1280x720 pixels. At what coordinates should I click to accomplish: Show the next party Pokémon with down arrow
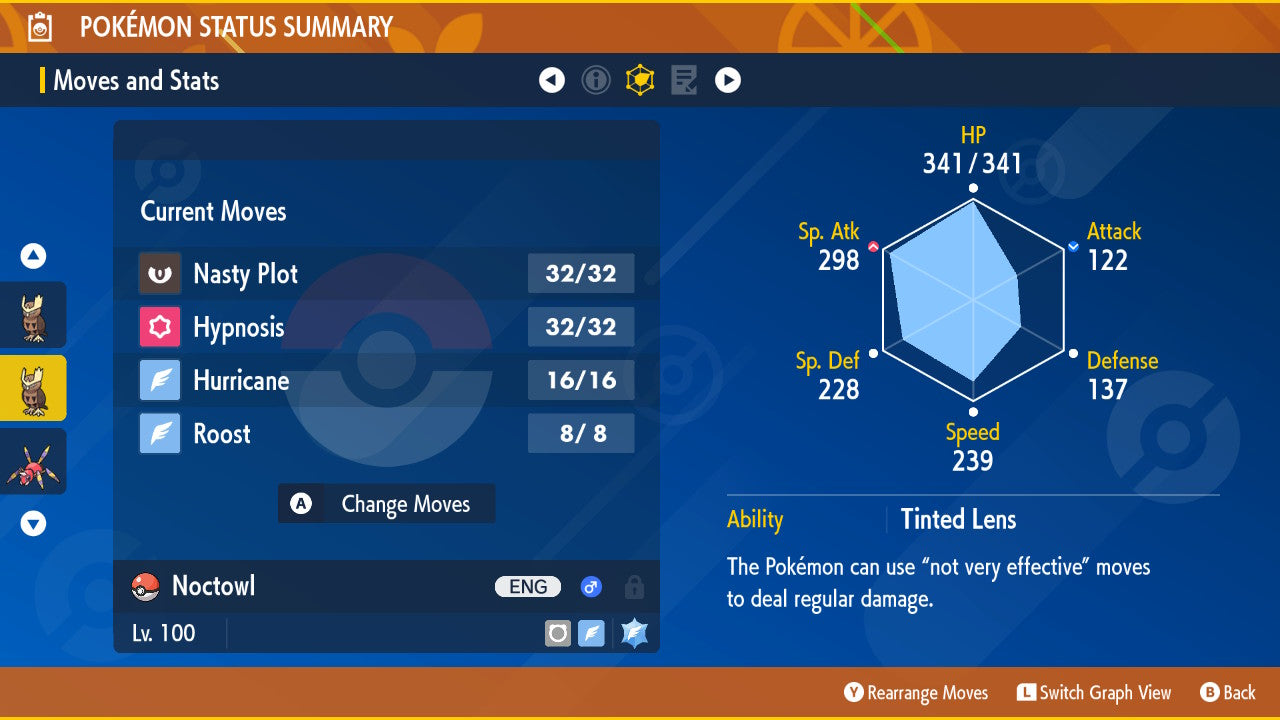(x=33, y=523)
